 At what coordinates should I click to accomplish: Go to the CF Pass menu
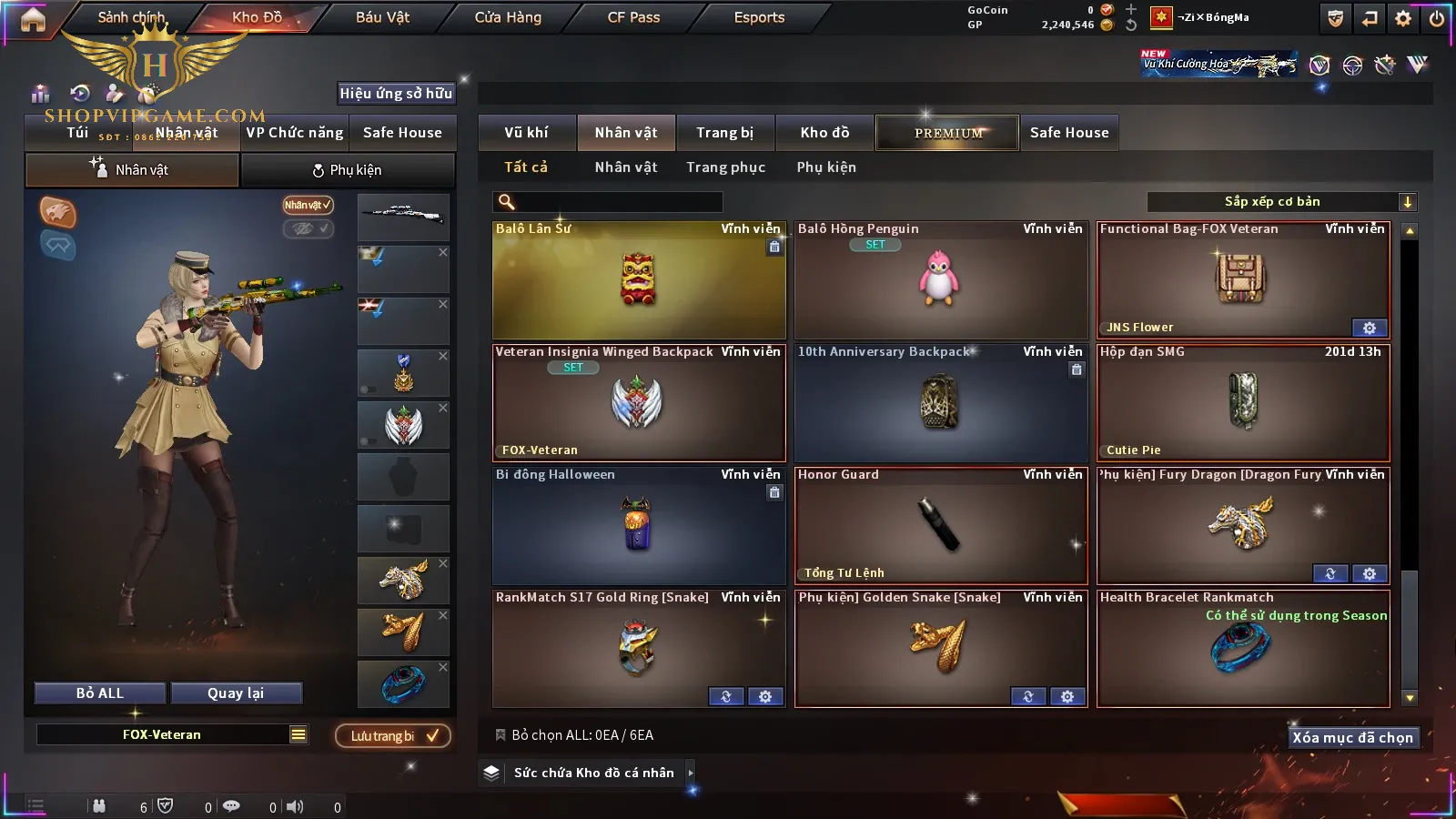coord(633,17)
